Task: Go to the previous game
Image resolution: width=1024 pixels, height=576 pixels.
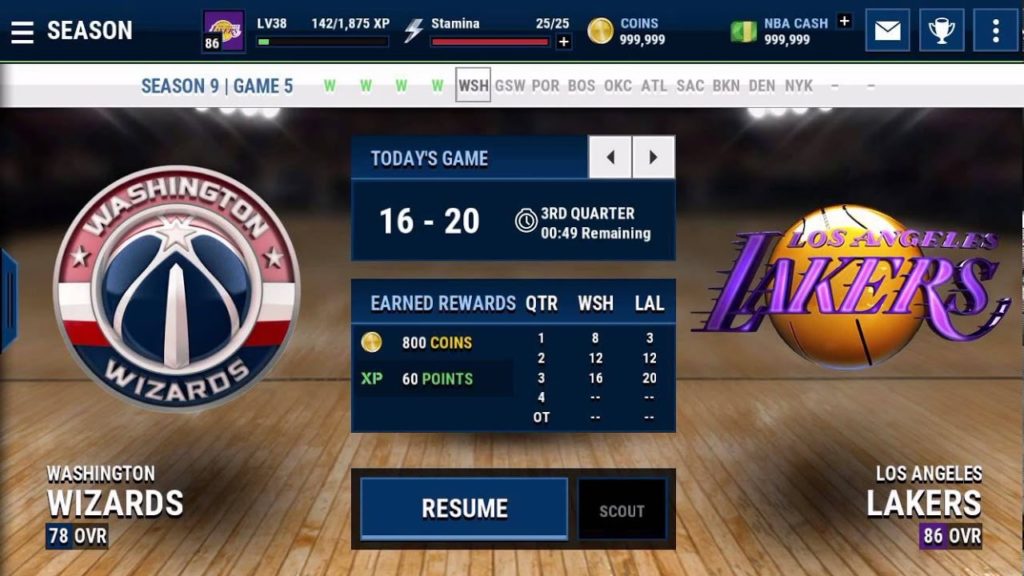Action: [x=609, y=158]
